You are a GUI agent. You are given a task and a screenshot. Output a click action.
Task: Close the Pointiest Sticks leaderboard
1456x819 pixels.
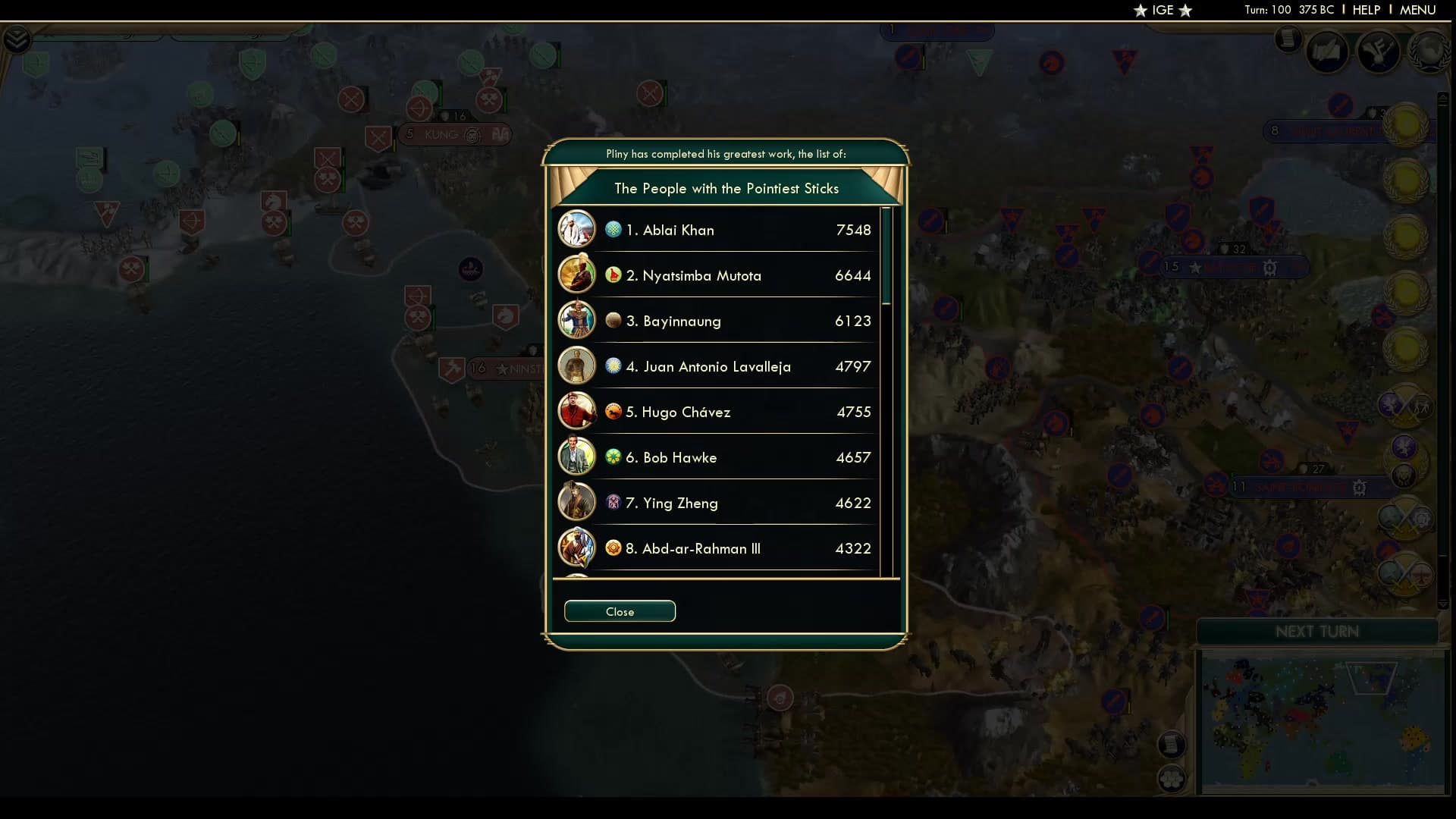tap(620, 611)
